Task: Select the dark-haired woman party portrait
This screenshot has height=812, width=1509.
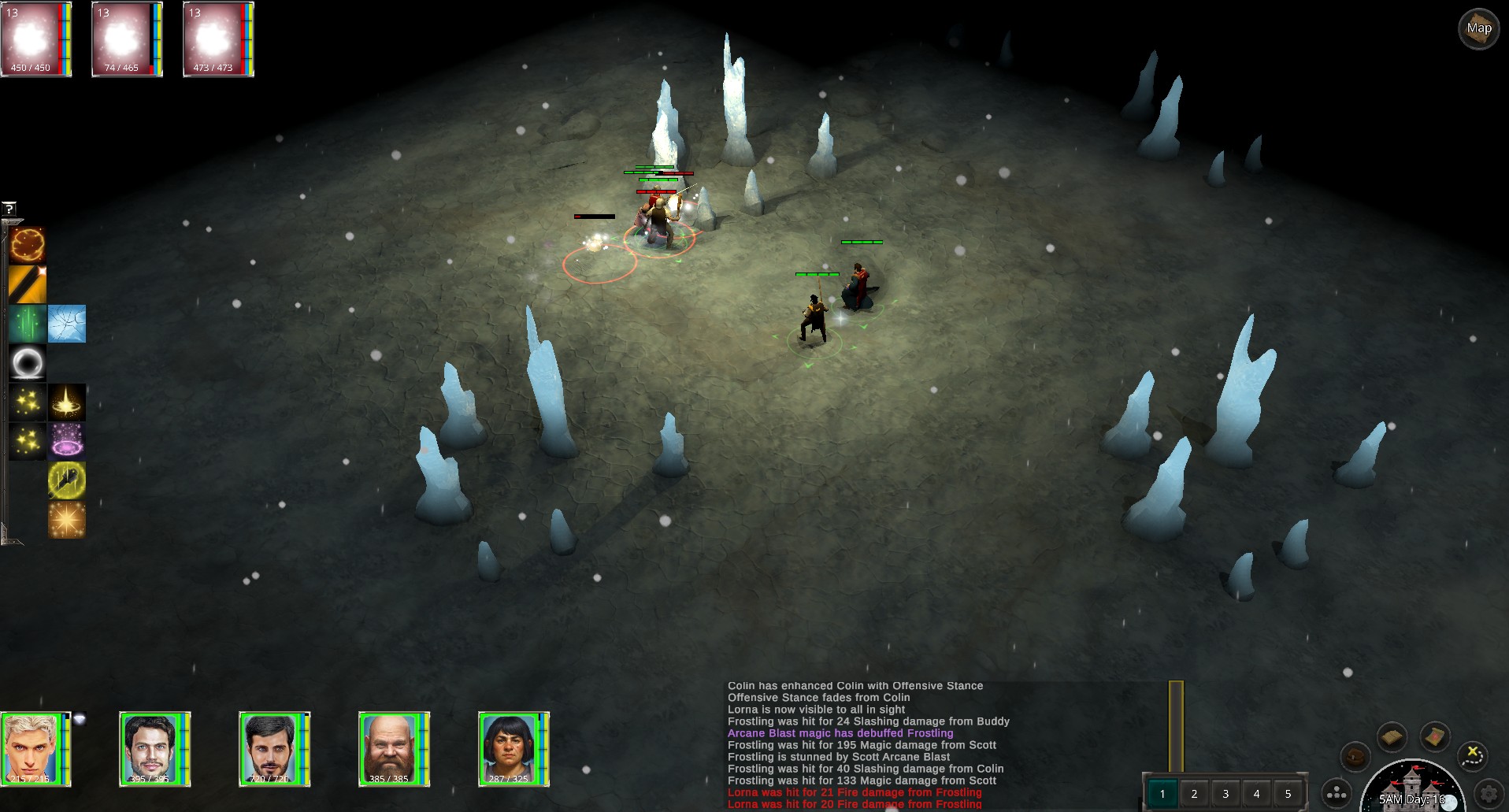Action: point(510,748)
